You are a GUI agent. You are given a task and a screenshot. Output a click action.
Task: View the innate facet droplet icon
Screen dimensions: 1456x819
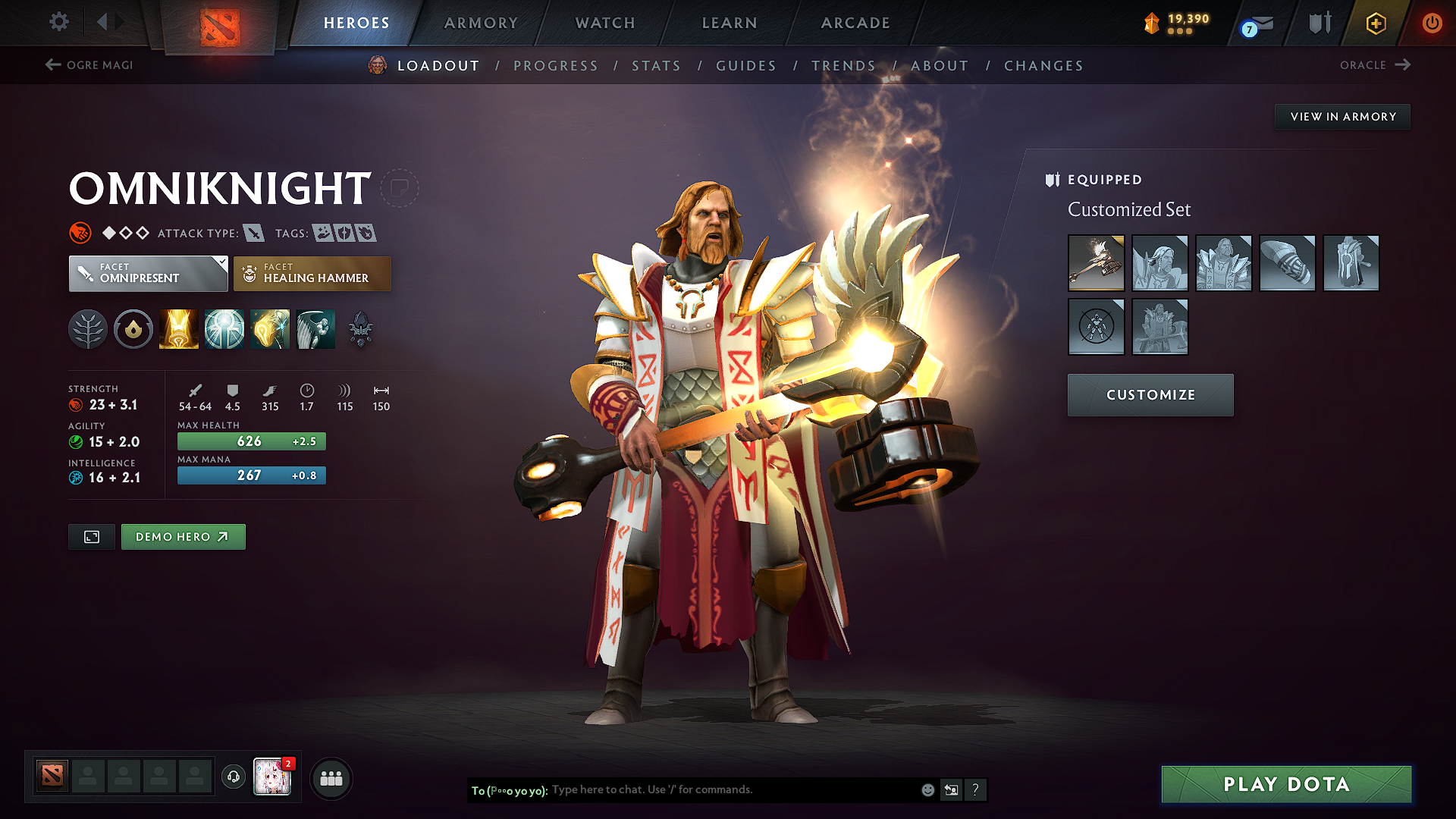pyautogui.click(x=133, y=328)
